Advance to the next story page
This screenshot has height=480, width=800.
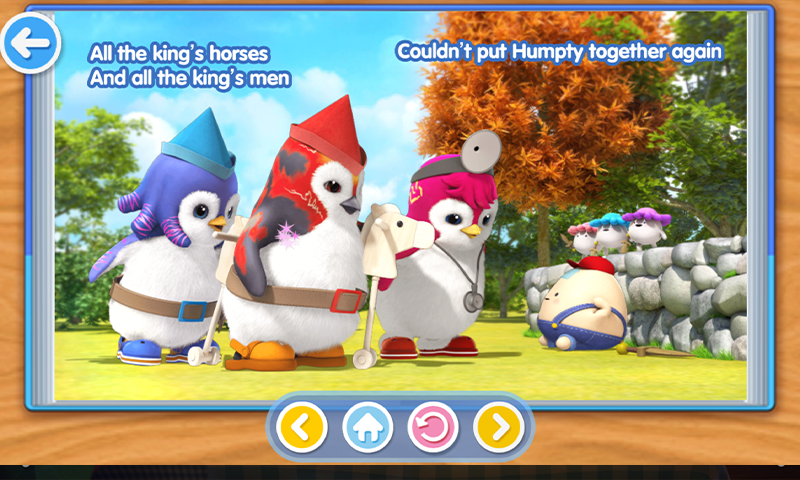pos(498,428)
